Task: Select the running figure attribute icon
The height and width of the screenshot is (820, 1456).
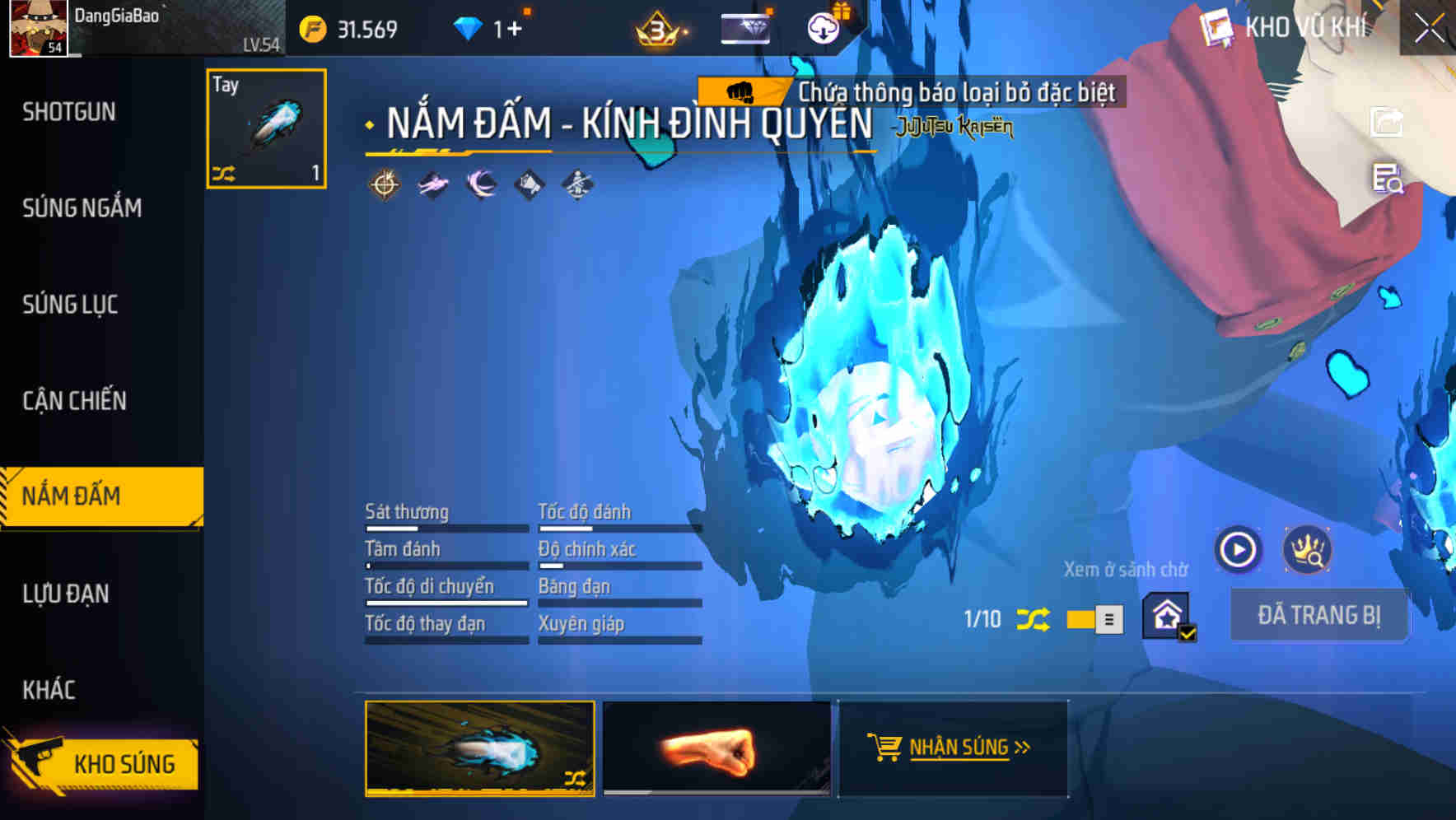Action: coord(431,183)
